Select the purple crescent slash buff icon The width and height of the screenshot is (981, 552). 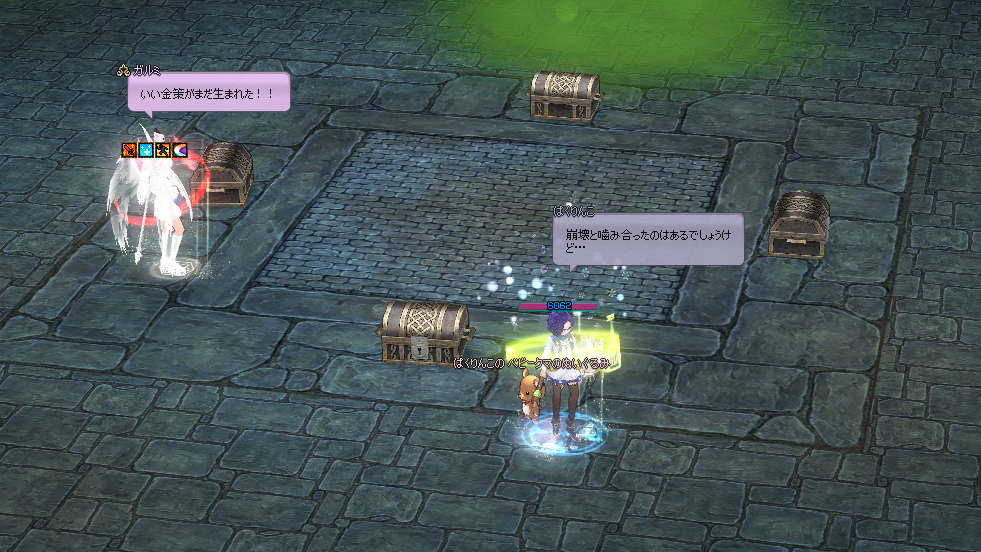(179, 150)
